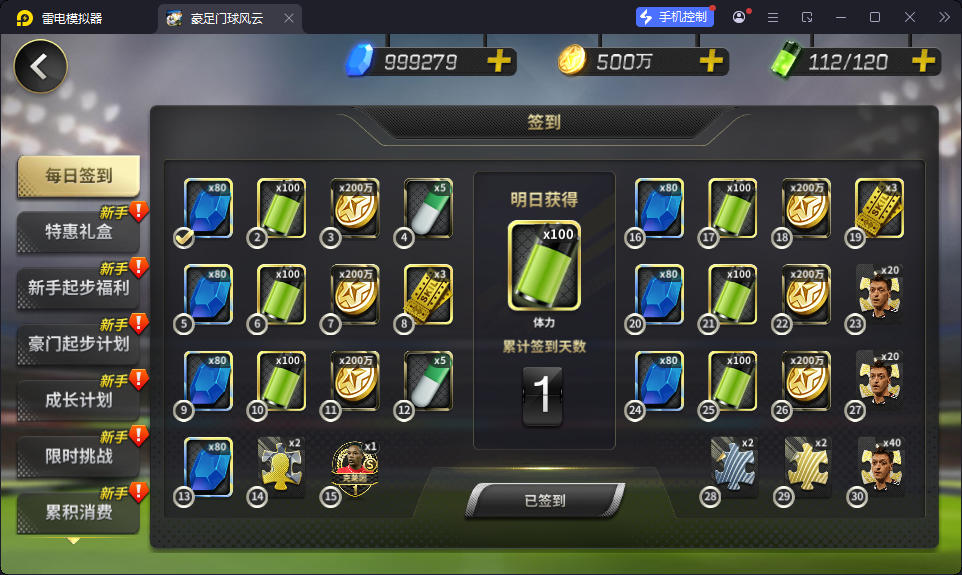962x575 pixels.
Task: Open the 手机控制 emulator button
Action: pyautogui.click(x=676, y=17)
